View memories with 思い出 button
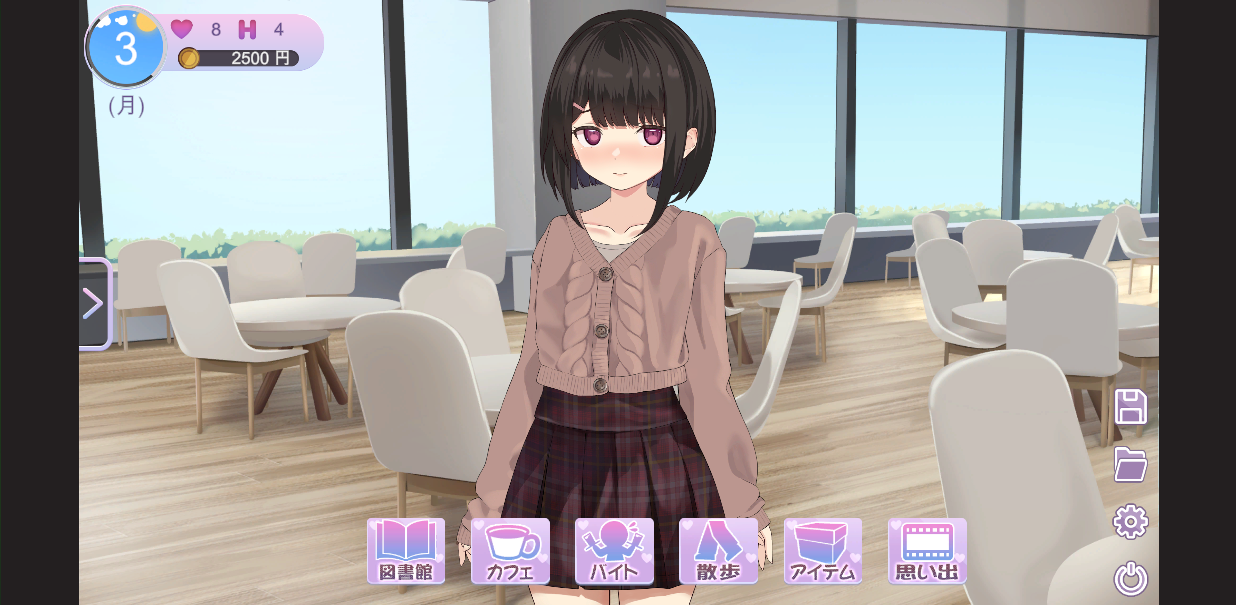 pos(927,550)
